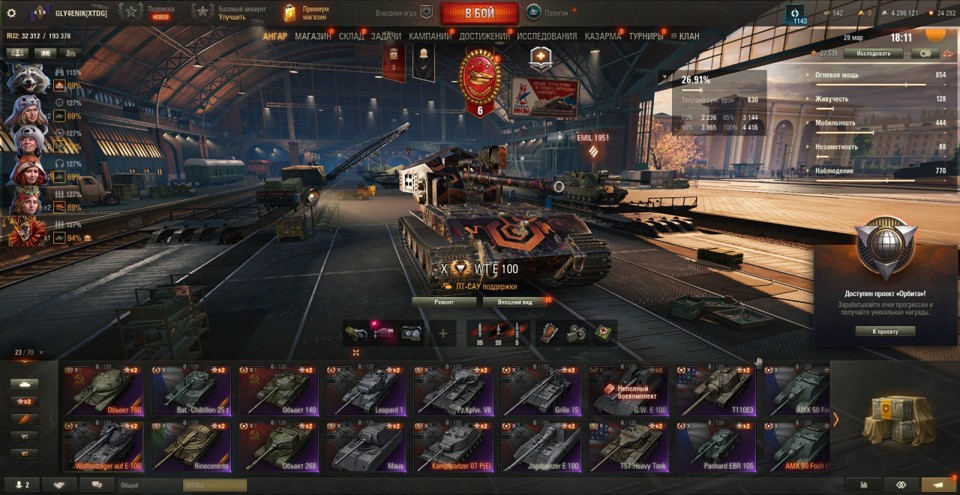Screen dimensions: 960x495
Task: Click the Ремонт button
Action: pos(444,301)
